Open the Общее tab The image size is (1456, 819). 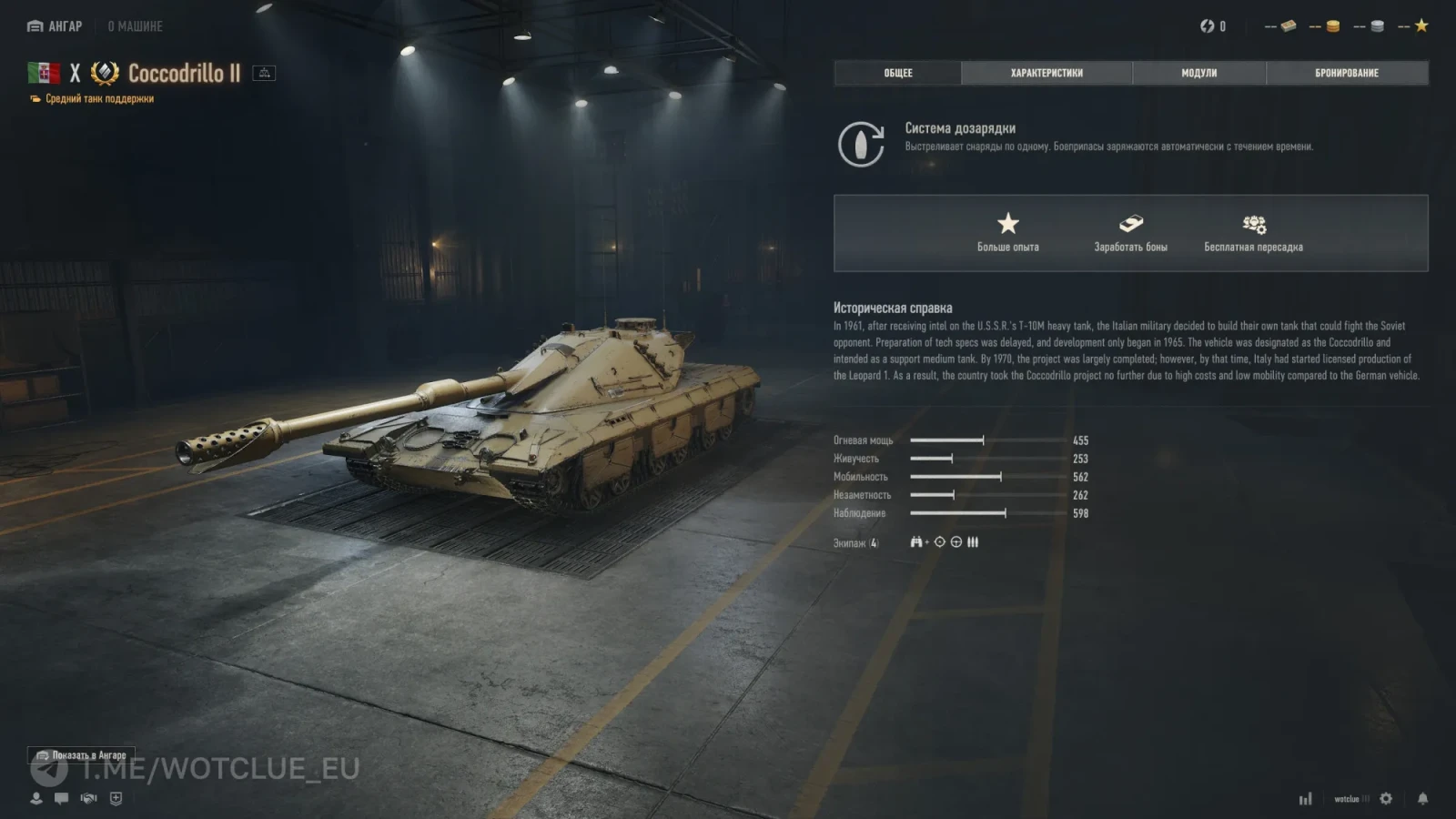[897, 73]
